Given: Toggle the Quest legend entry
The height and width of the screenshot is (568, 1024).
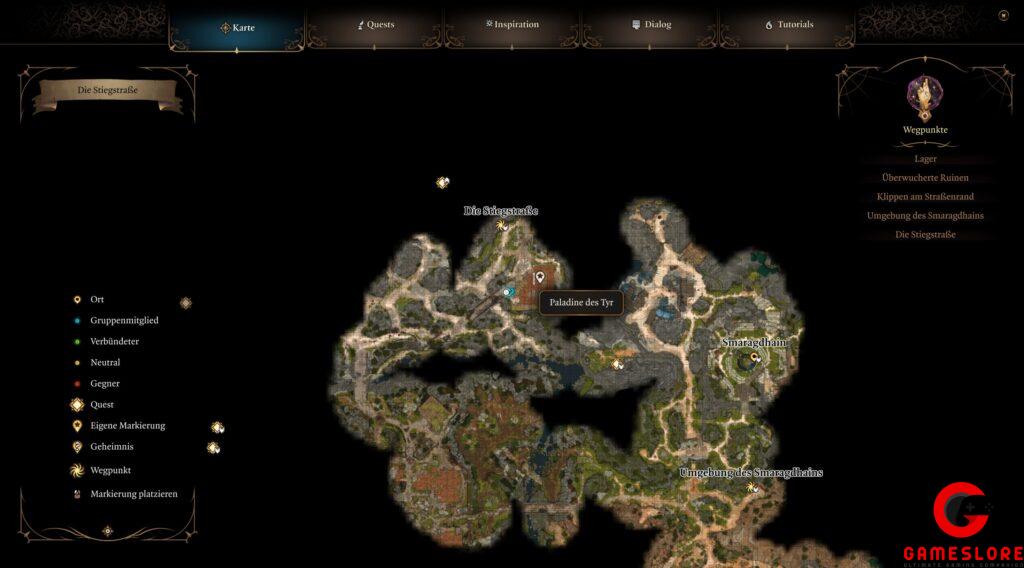Looking at the screenshot, I should pos(101,405).
